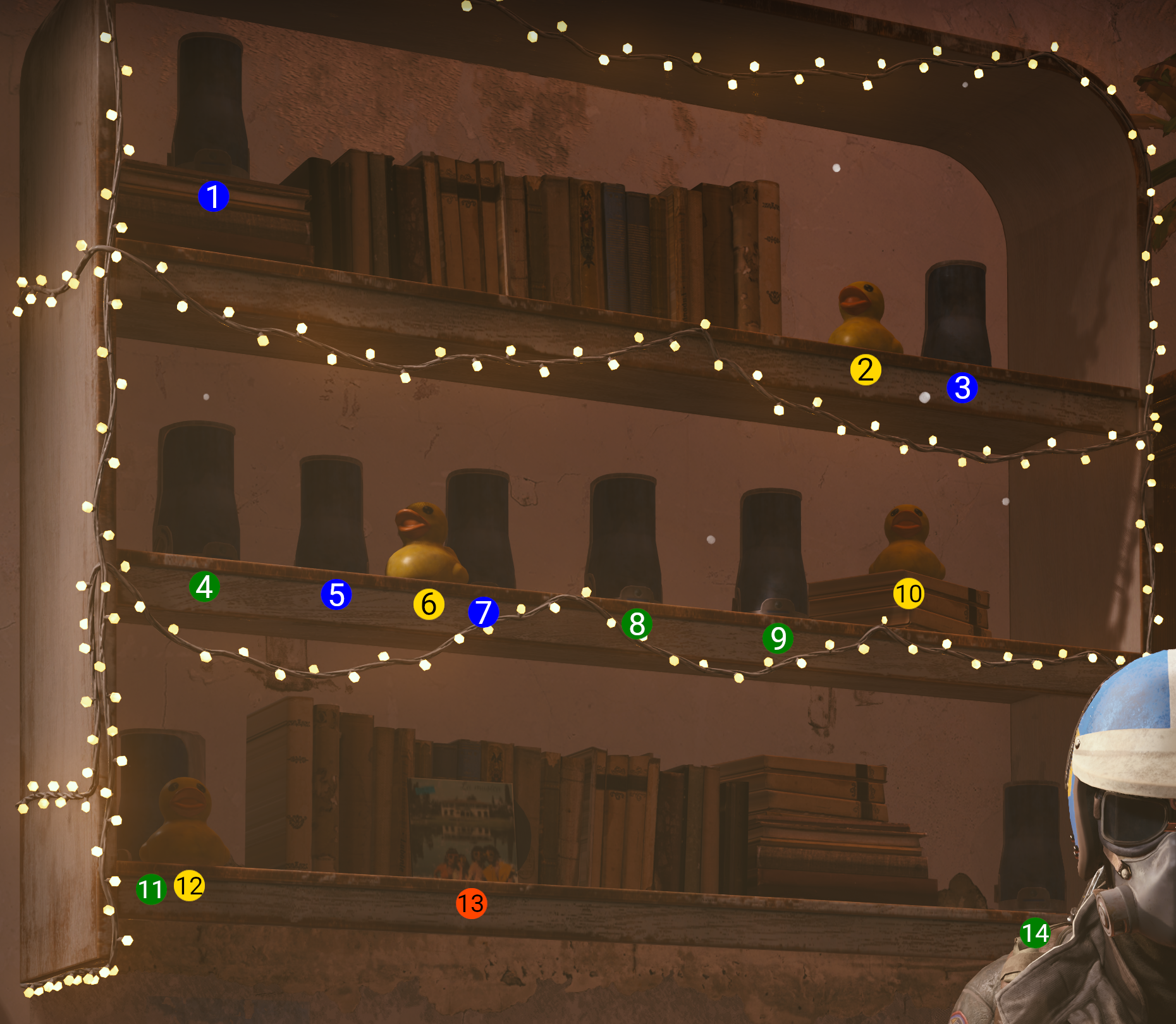Screen dimensions: 1176x1024
Task: Select the green marker numbered 9
Action: coord(778,638)
